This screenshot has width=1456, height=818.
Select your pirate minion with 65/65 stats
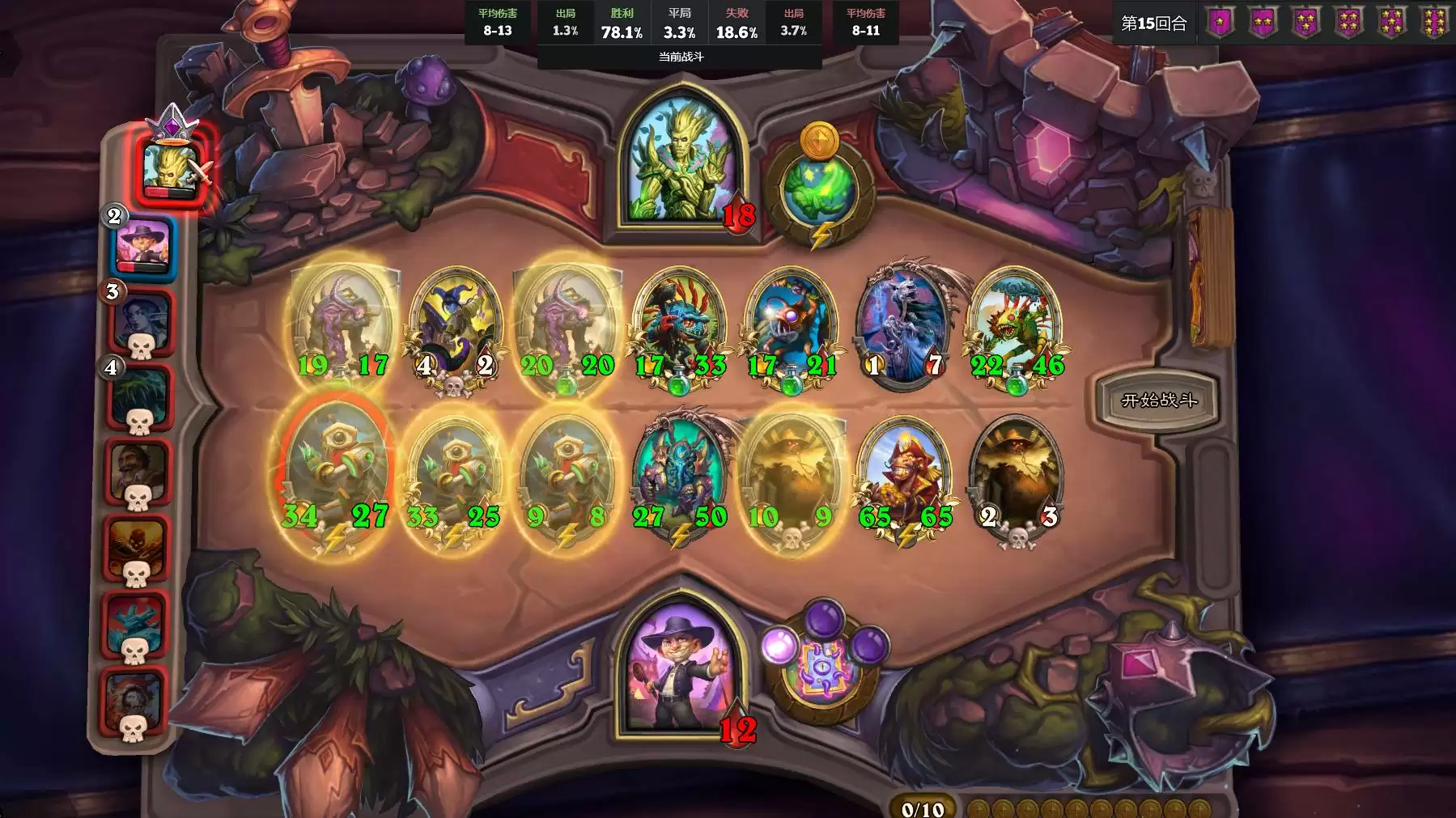[904, 477]
